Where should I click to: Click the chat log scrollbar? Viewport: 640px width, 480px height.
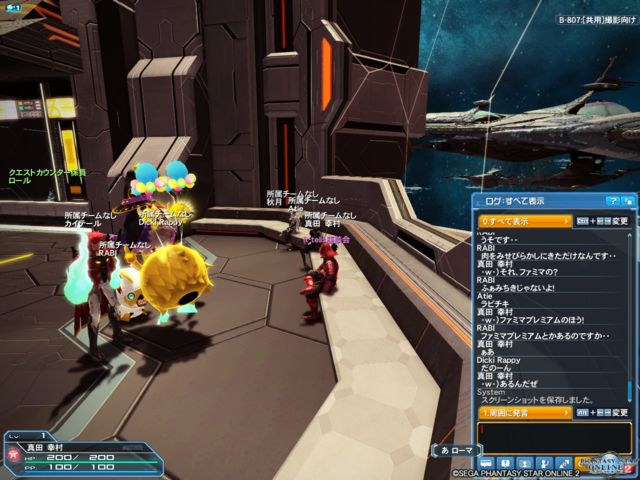click(629, 320)
